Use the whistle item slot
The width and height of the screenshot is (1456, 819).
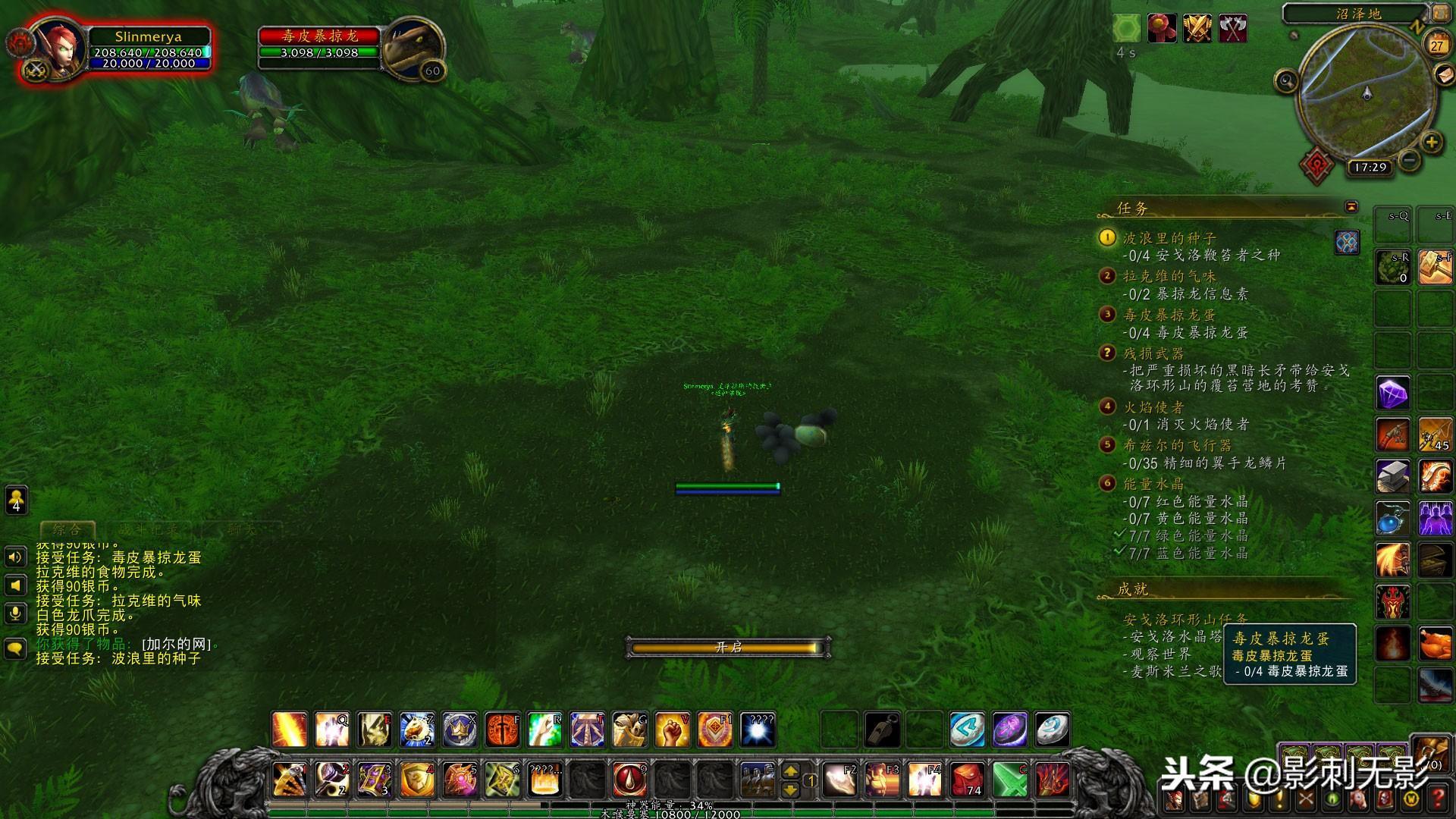coord(882,730)
